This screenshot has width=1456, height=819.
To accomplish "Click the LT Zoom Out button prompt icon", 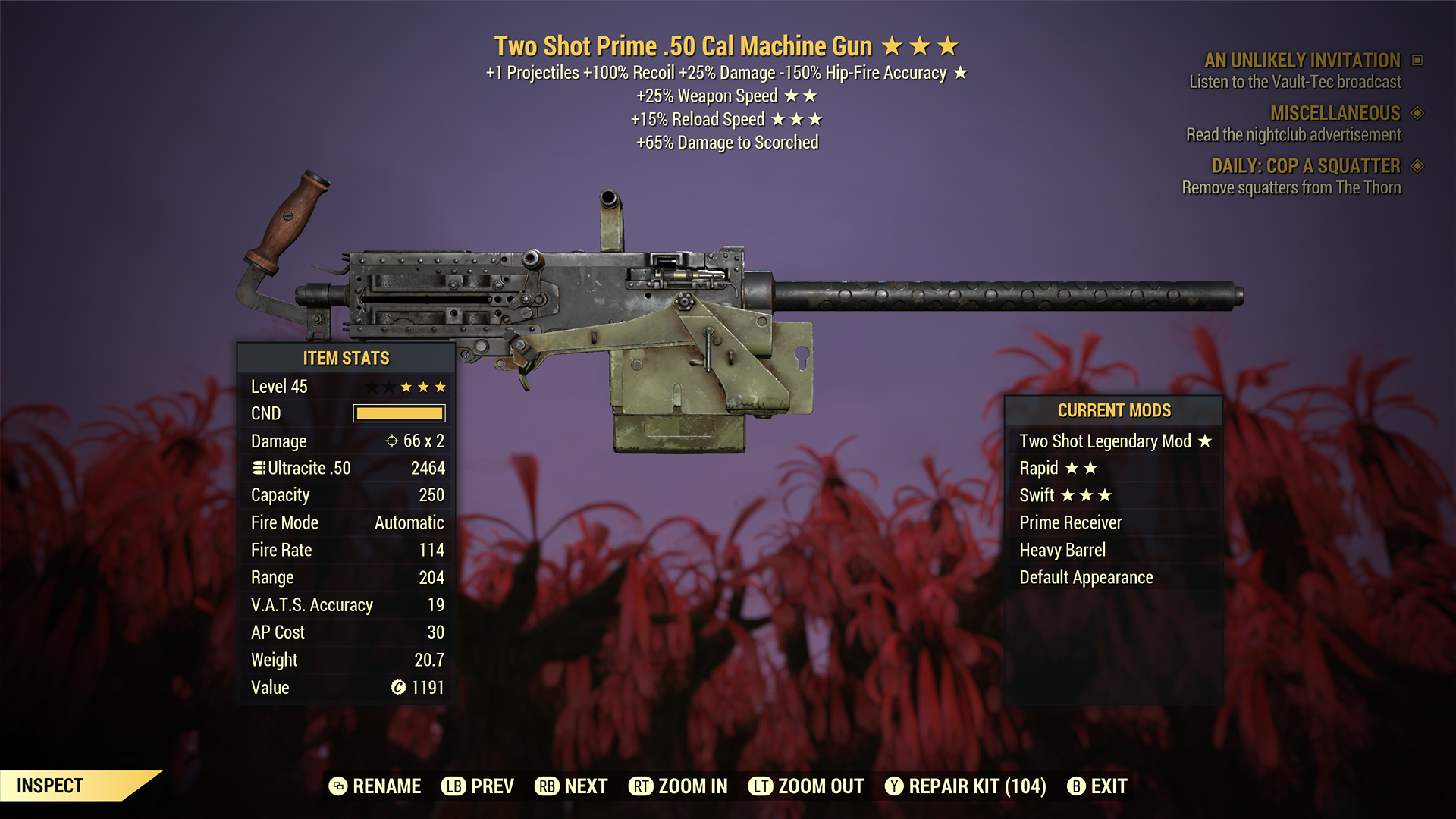I will pos(762,786).
